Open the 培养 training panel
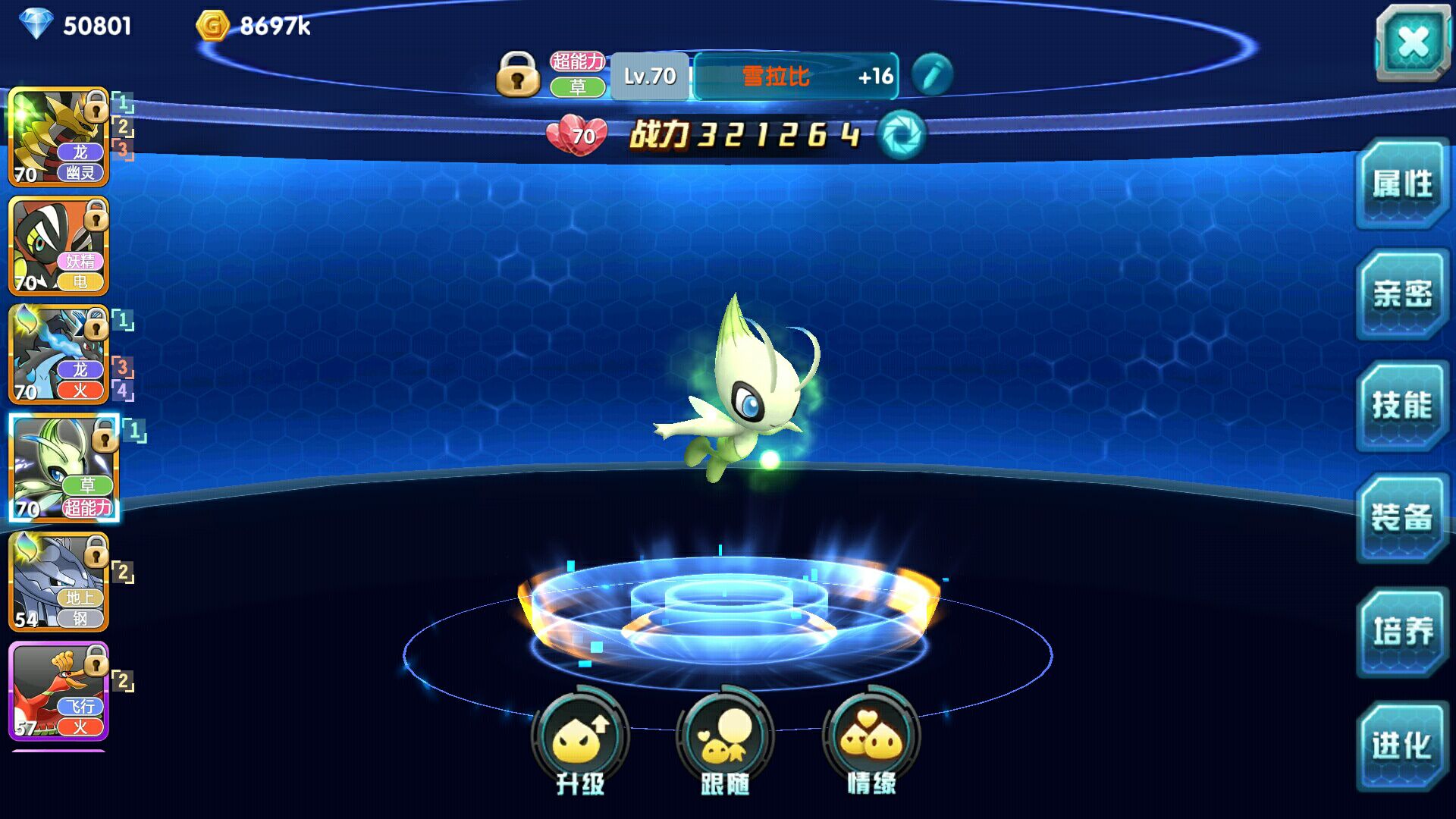 pyautogui.click(x=1401, y=631)
